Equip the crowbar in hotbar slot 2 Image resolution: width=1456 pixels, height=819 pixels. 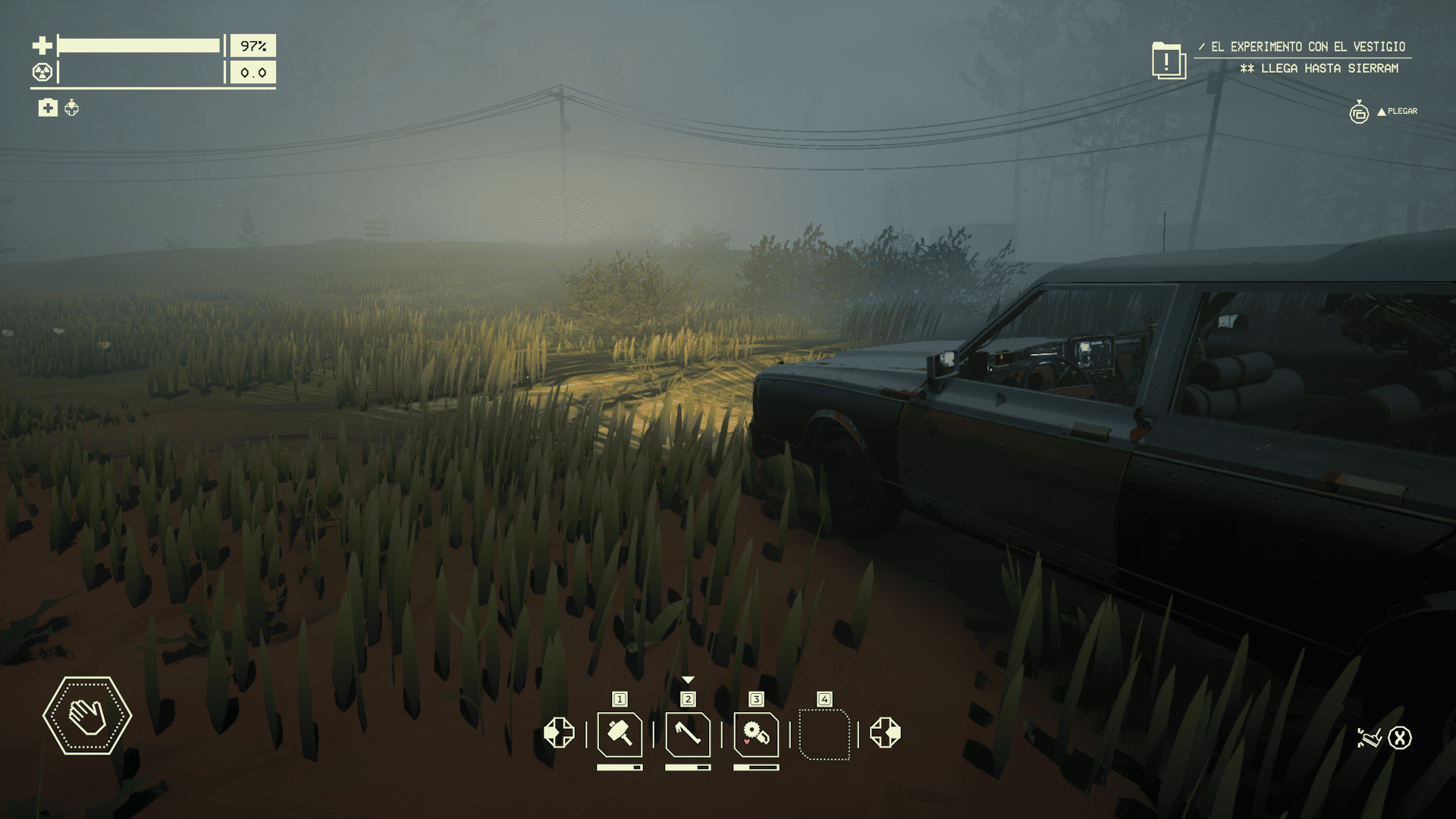[x=688, y=734]
